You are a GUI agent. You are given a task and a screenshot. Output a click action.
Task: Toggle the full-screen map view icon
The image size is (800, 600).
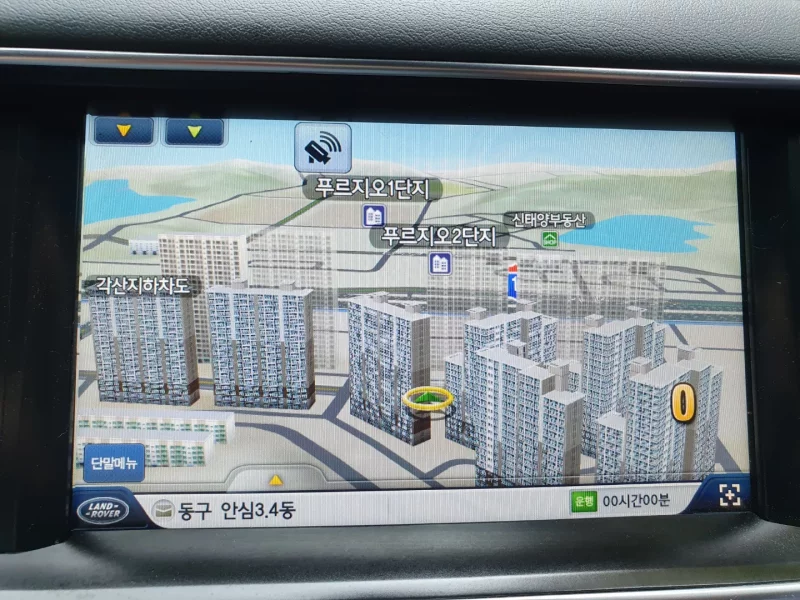pyautogui.click(x=729, y=495)
